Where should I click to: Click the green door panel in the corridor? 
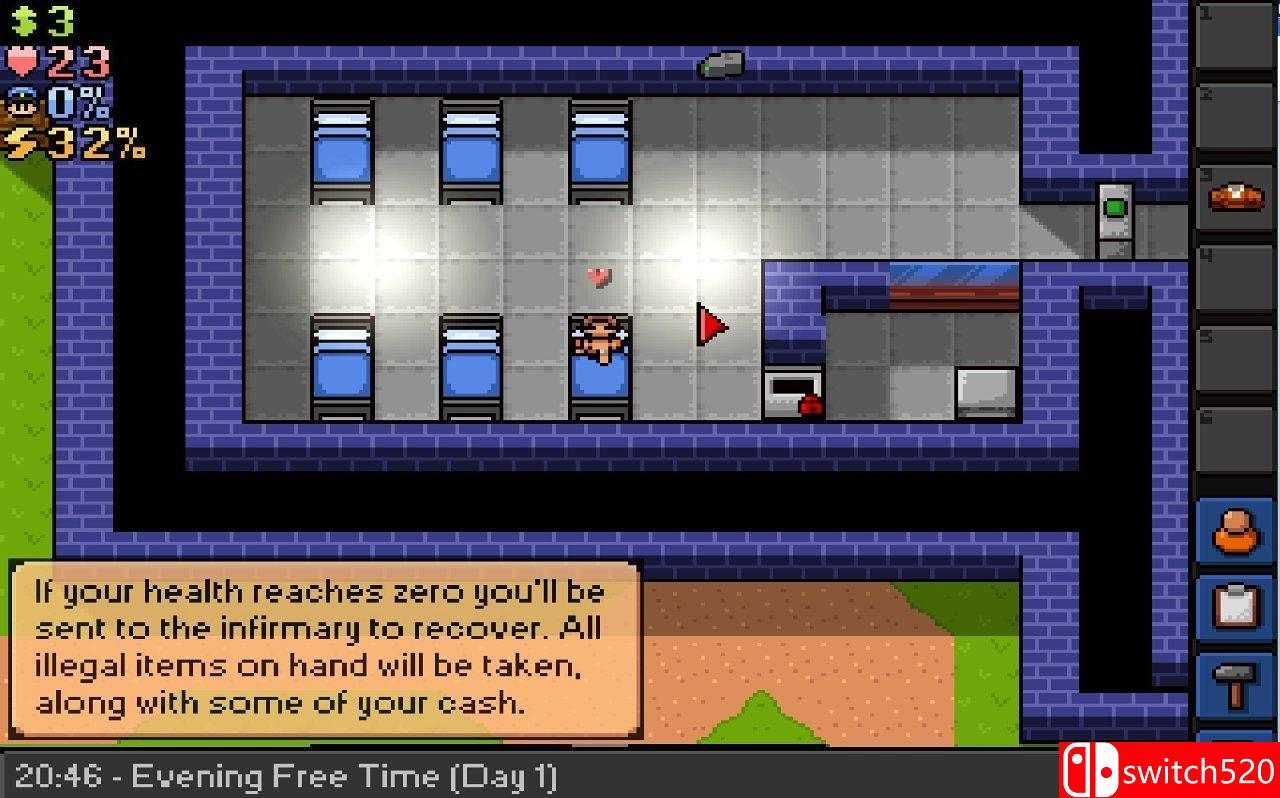pos(1114,210)
